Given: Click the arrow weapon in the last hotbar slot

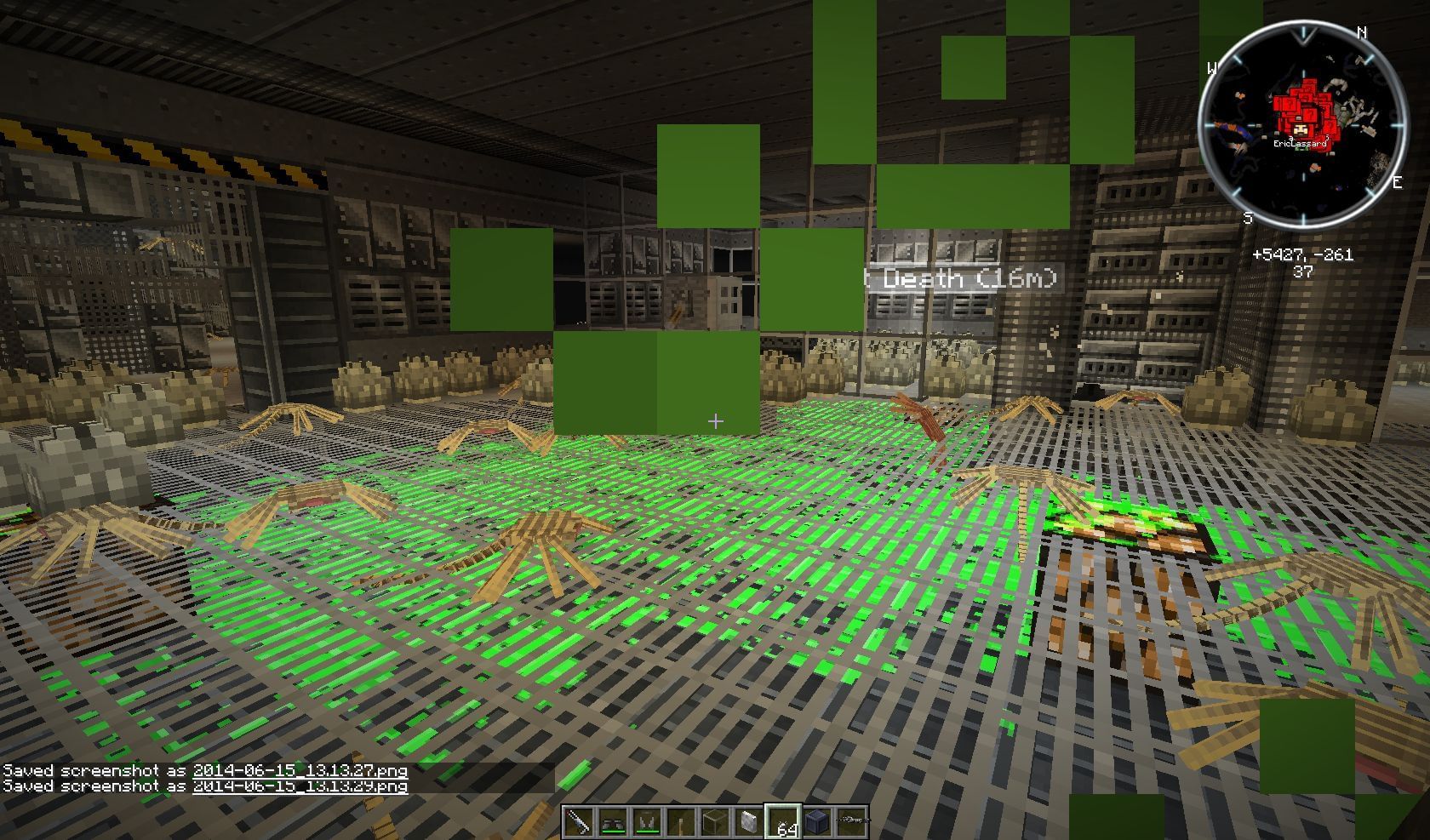Looking at the screenshot, I should (x=851, y=820).
